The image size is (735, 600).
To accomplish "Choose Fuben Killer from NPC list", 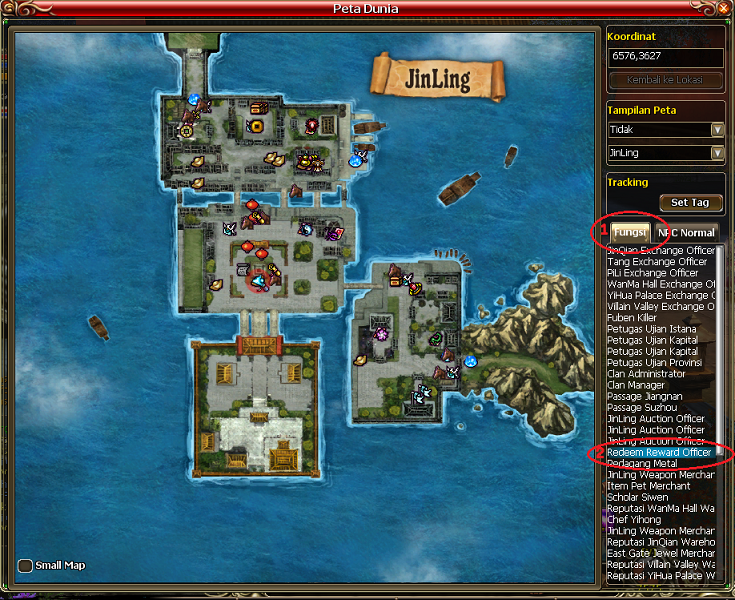I will point(632,318).
